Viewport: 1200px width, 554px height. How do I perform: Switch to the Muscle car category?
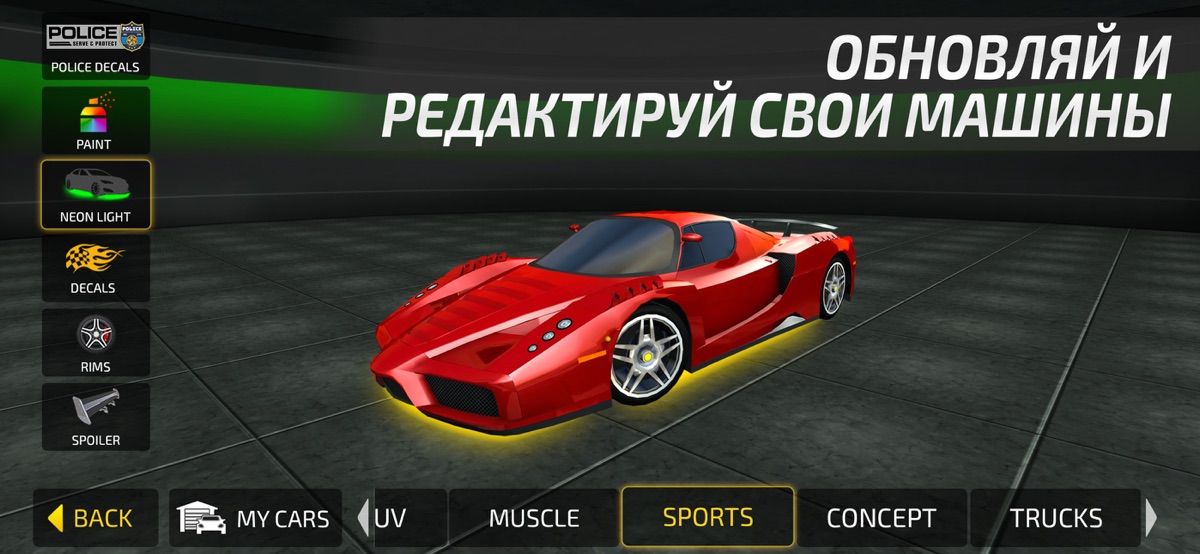pyautogui.click(x=533, y=518)
